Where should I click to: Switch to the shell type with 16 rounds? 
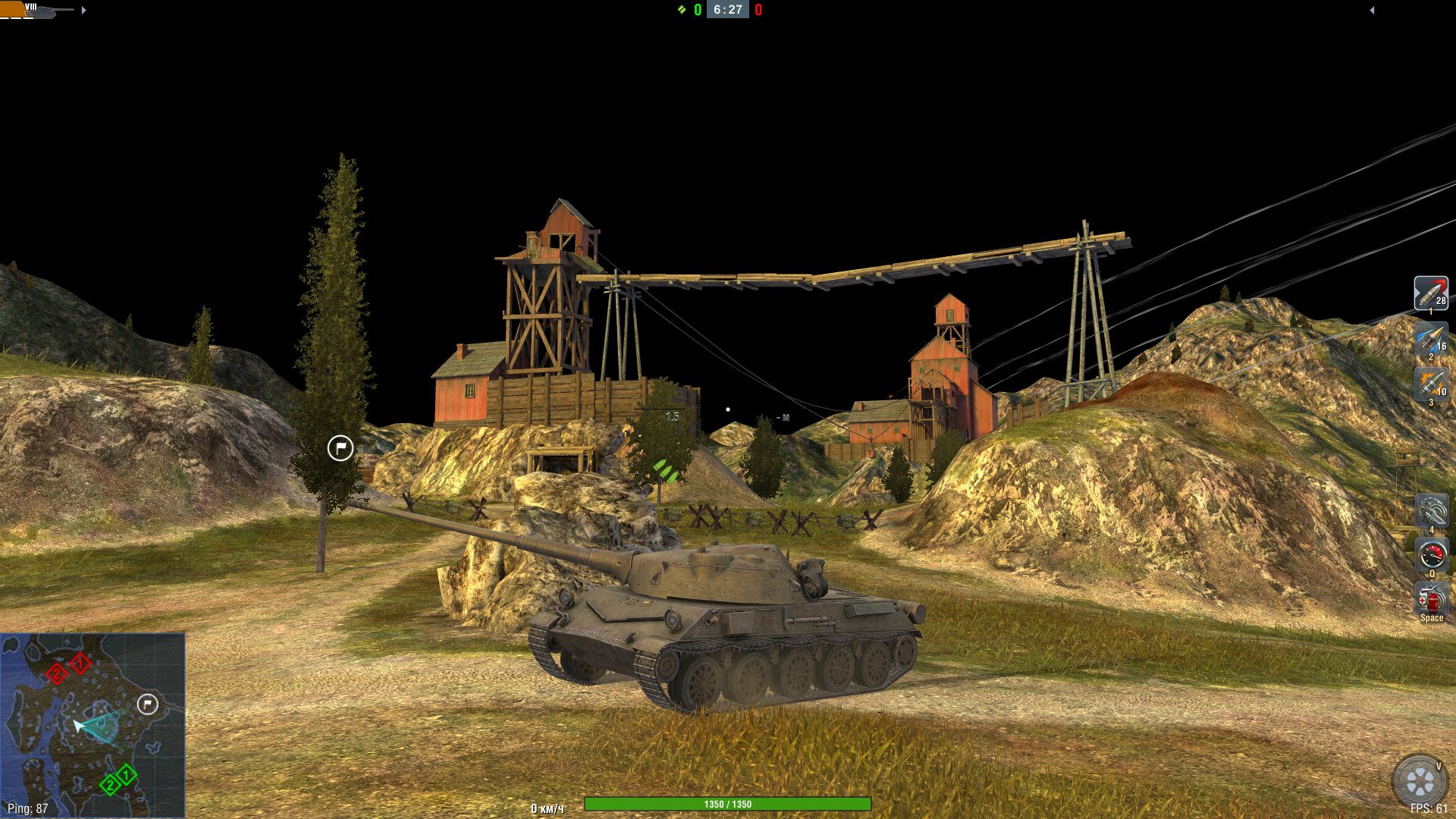tap(1430, 339)
